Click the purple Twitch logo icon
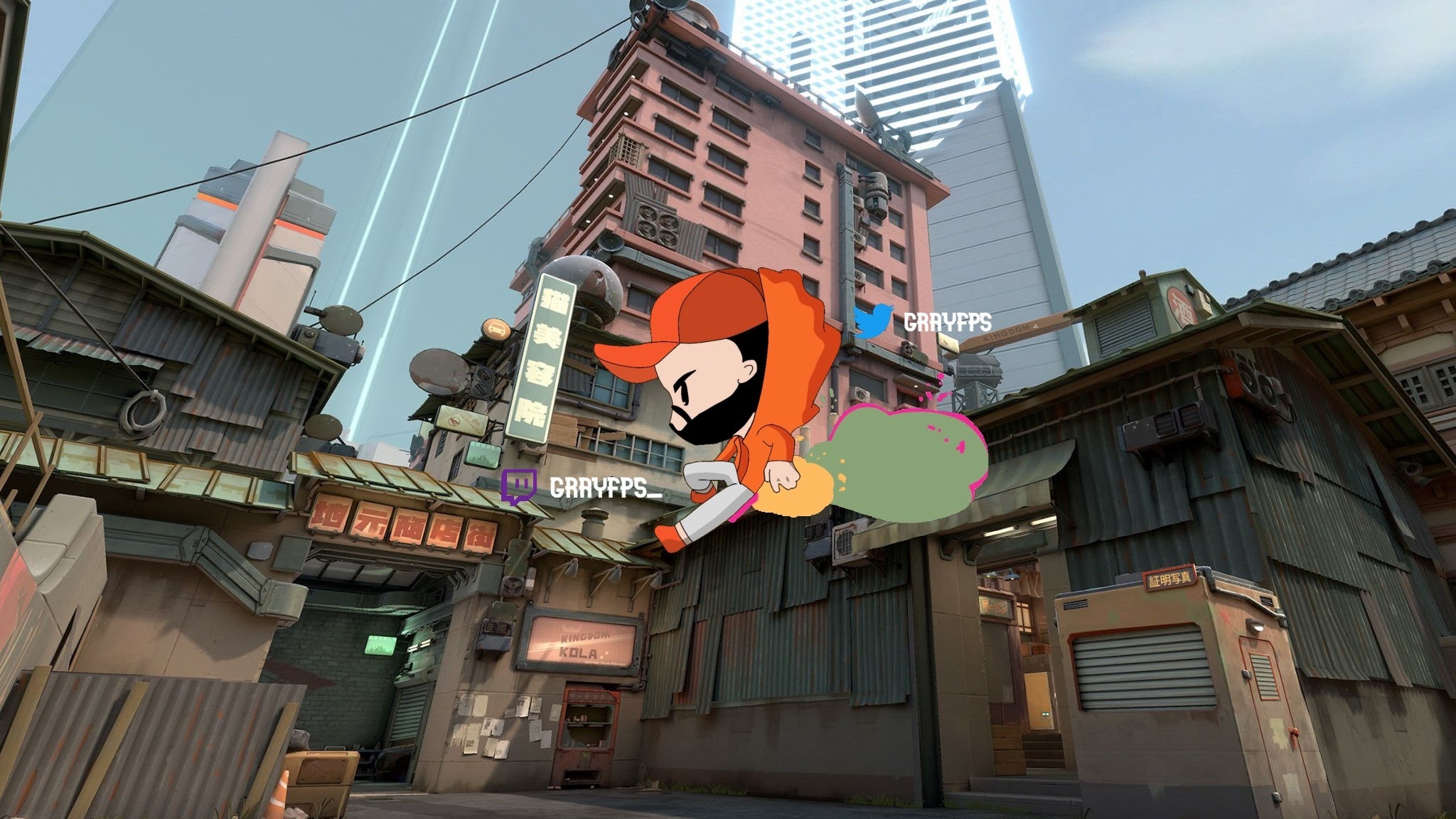This screenshot has width=1456, height=819. point(518,487)
